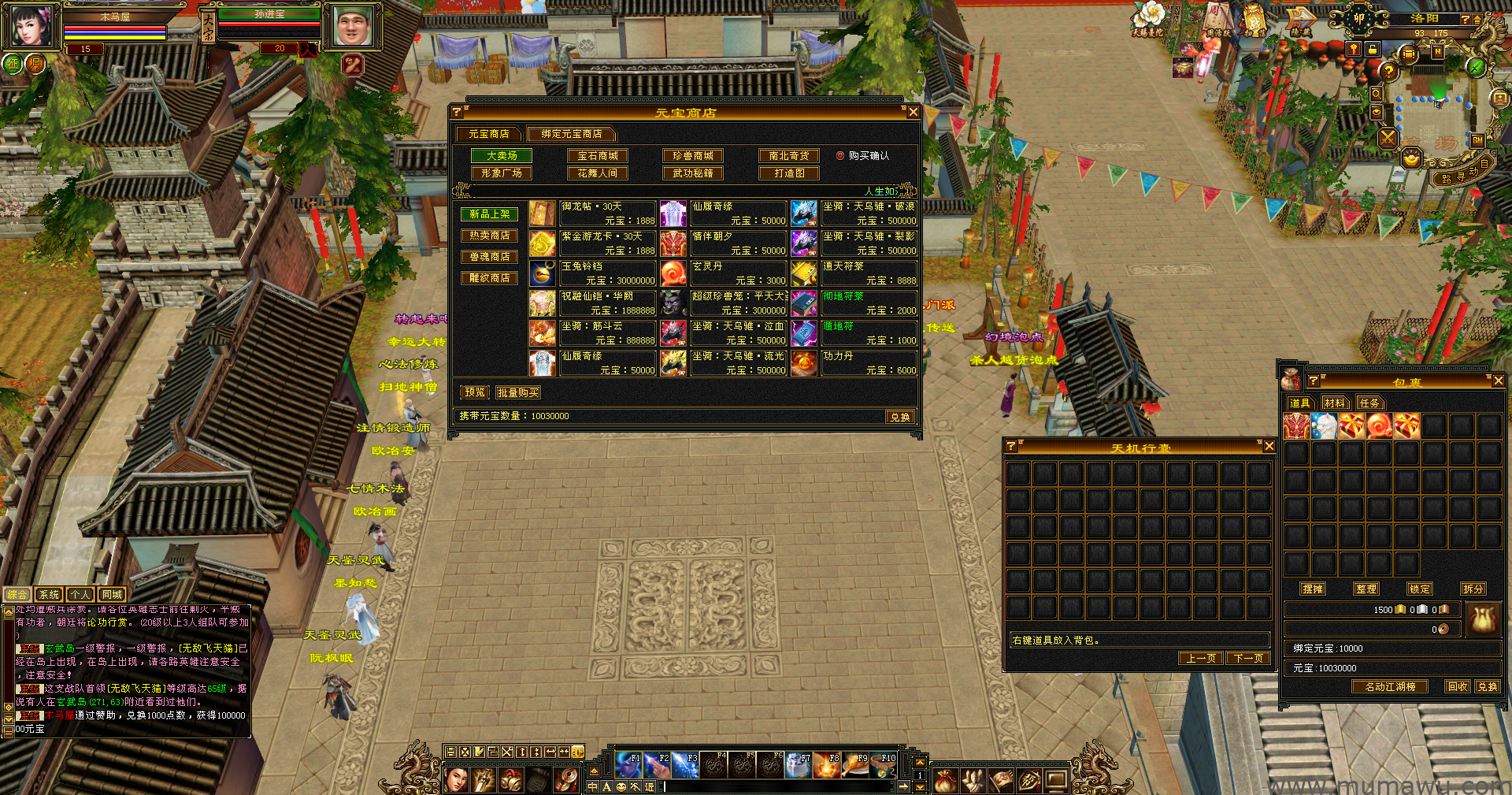This screenshot has width=1512, height=795.
Task: Click the 预览 preview button
Action: click(x=475, y=392)
